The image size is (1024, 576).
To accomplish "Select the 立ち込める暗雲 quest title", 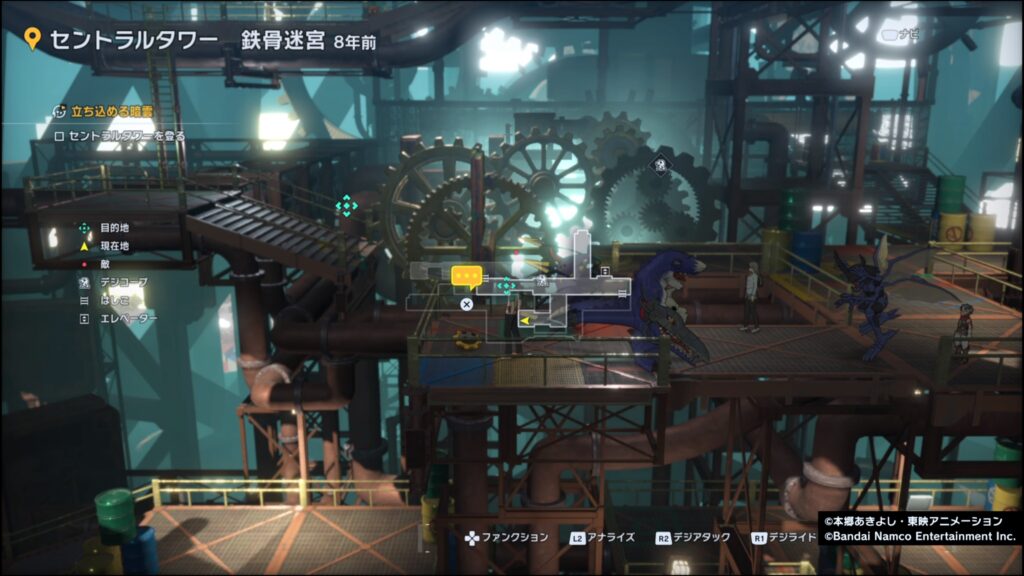I will point(104,113).
